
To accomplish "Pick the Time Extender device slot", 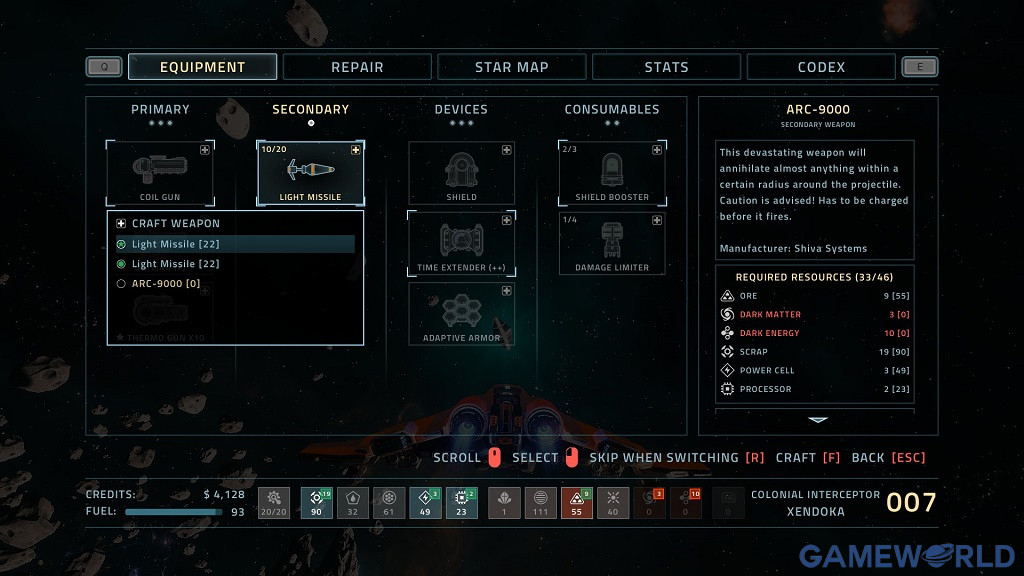I will [461, 243].
